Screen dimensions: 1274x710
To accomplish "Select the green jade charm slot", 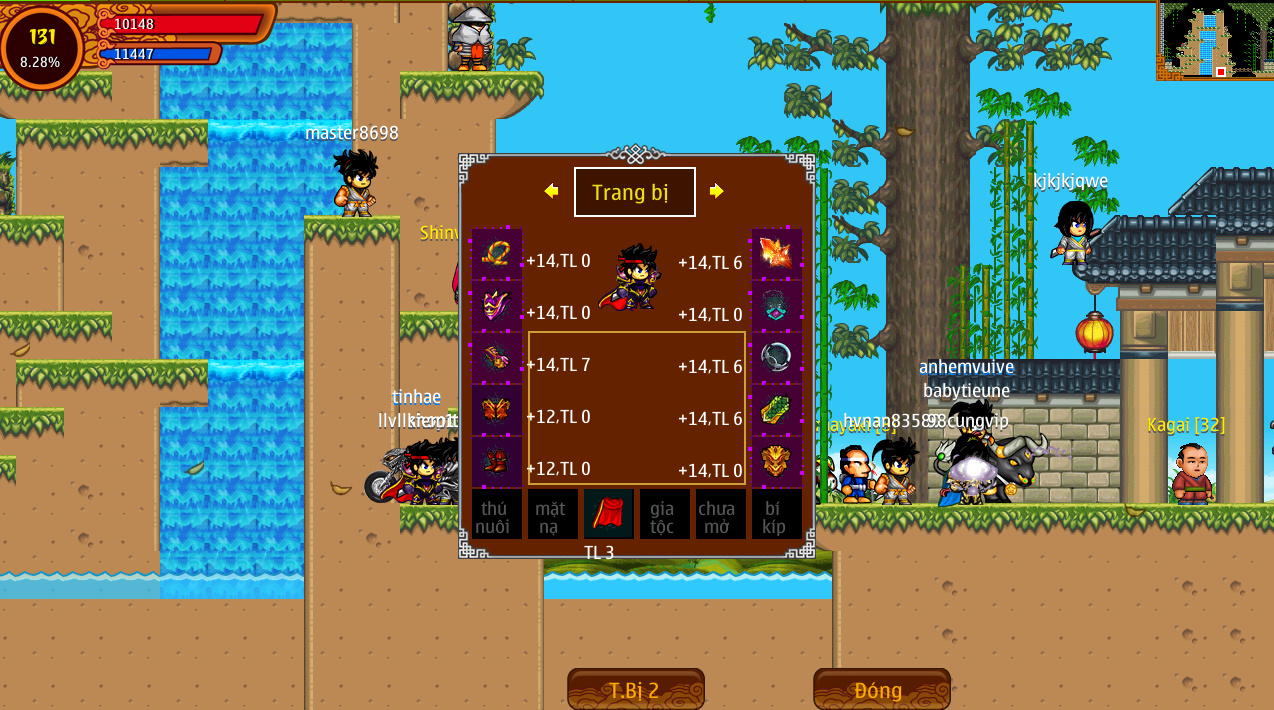I will [x=777, y=410].
